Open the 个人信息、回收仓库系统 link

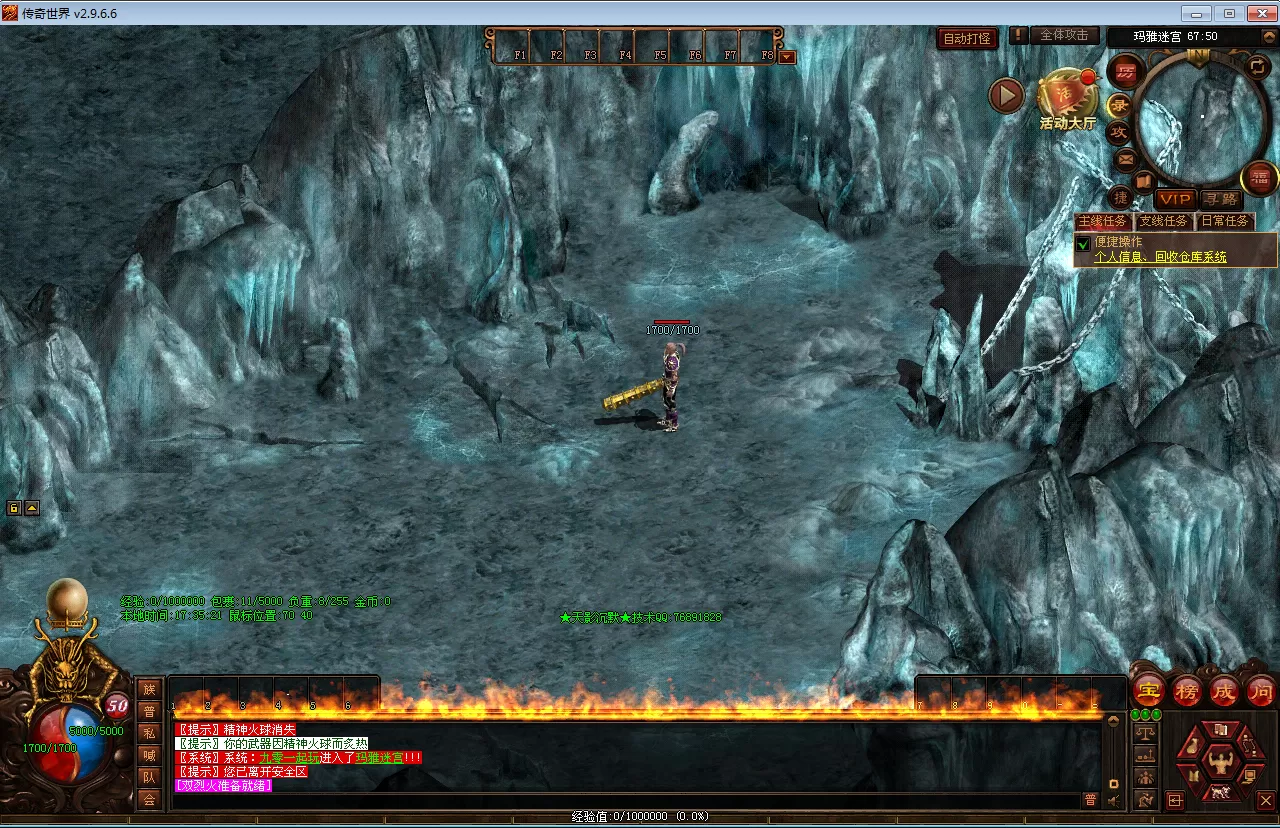(x=1160, y=257)
